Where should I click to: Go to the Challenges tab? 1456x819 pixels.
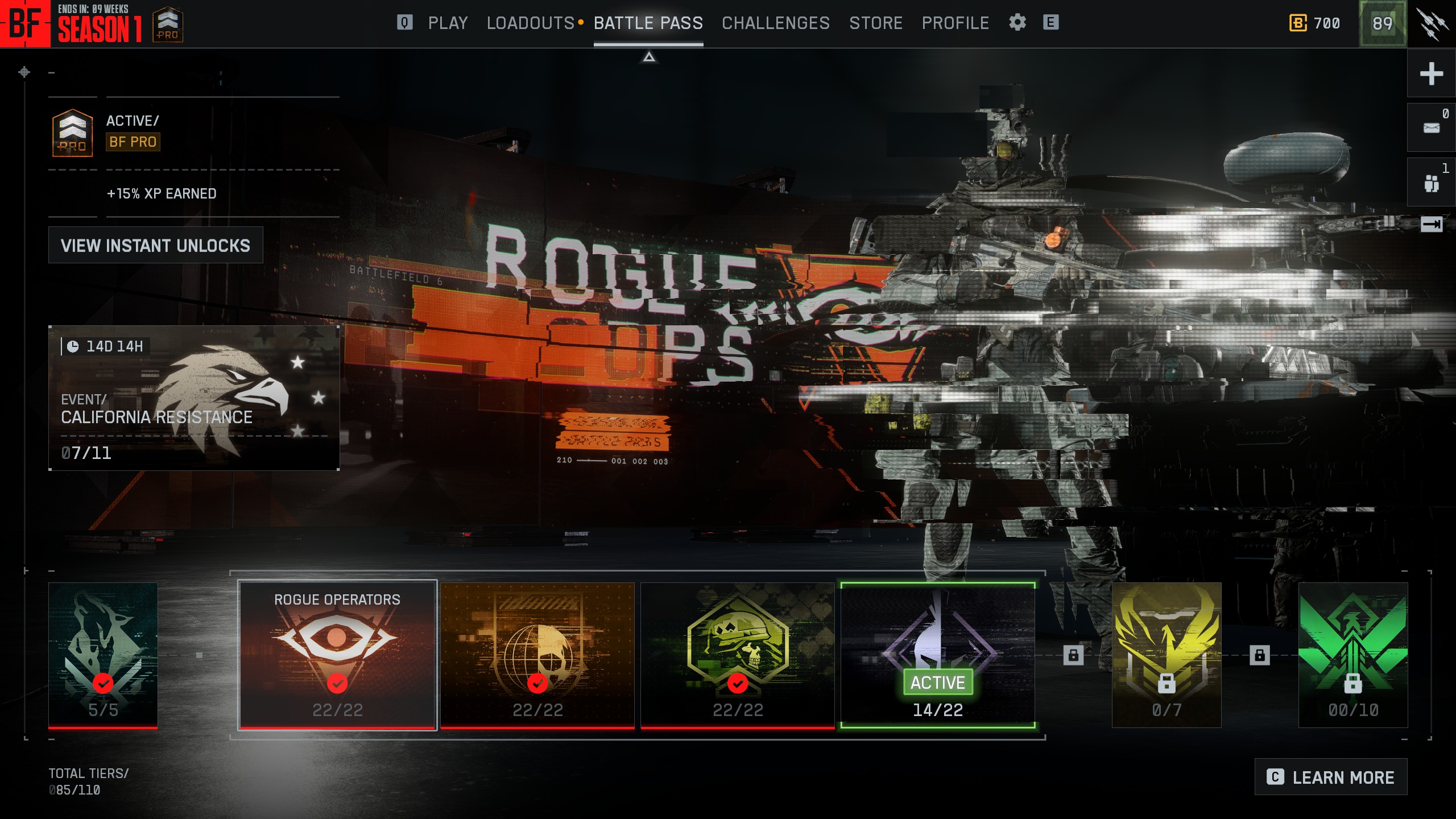(775, 23)
